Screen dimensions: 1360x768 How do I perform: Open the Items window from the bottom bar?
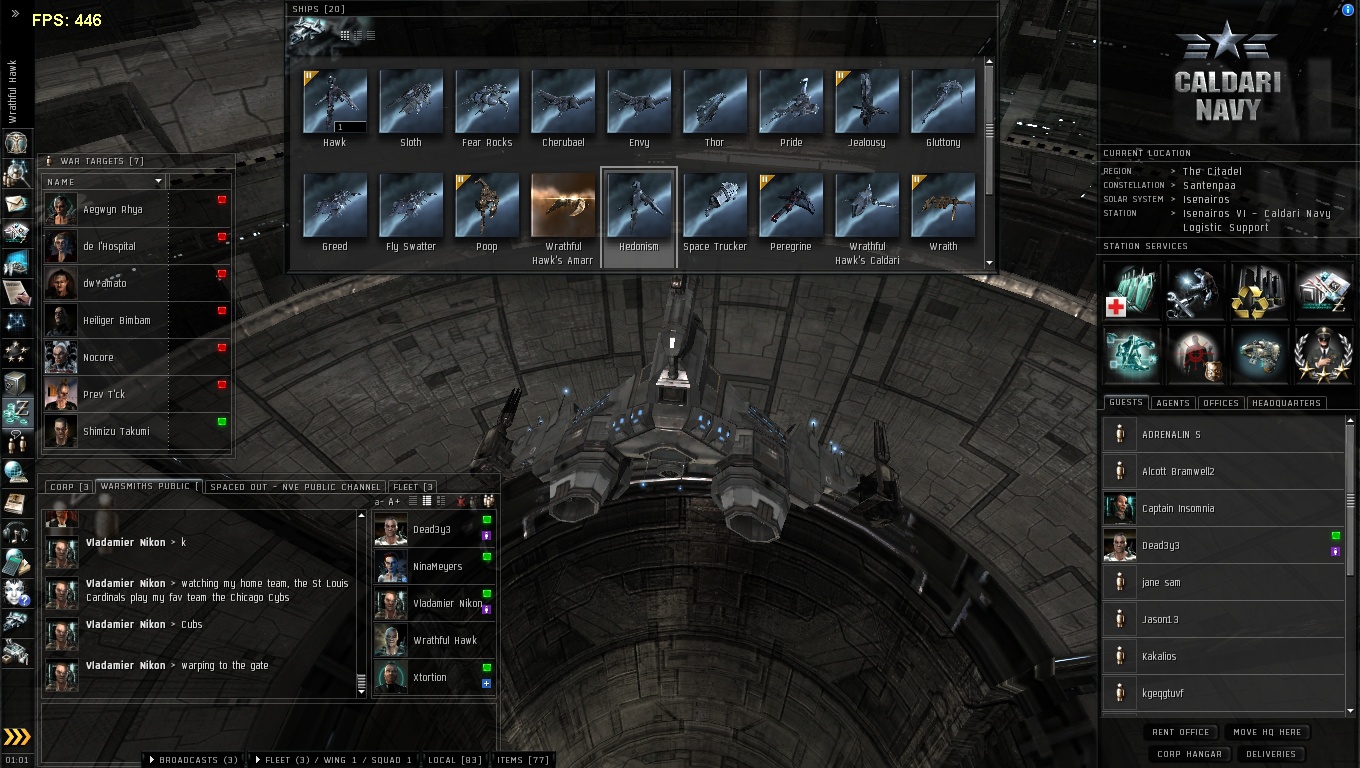[x=523, y=760]
